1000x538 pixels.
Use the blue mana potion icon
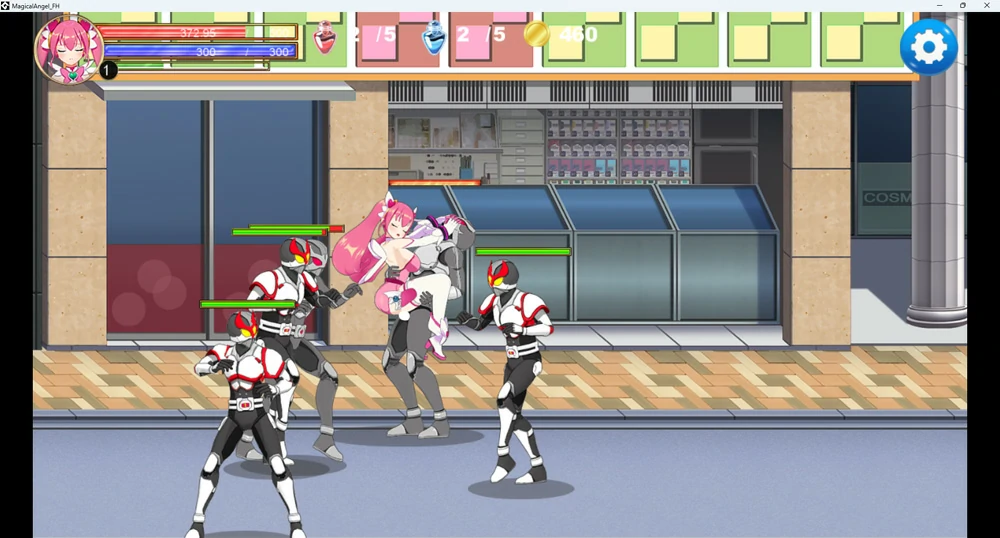tap(434, 37)
